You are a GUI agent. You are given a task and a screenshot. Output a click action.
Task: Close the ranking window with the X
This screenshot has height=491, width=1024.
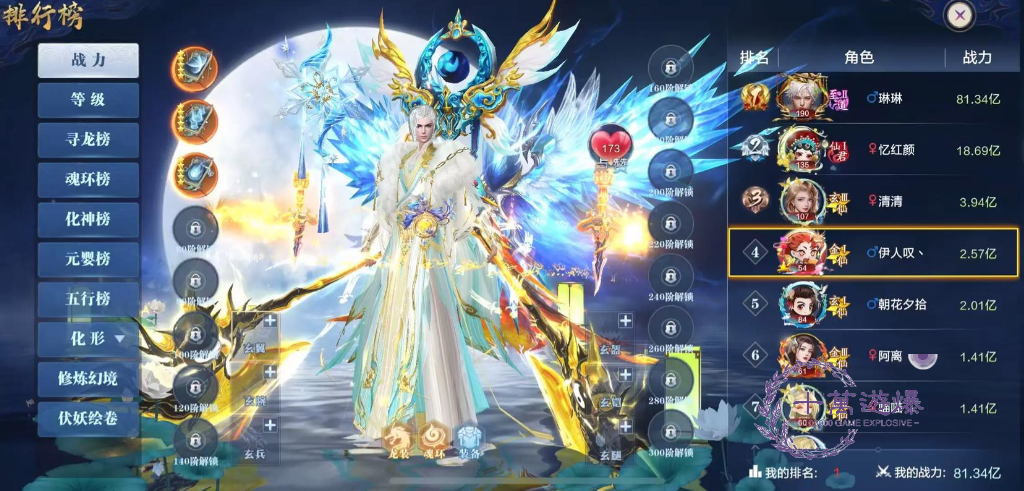959,16
